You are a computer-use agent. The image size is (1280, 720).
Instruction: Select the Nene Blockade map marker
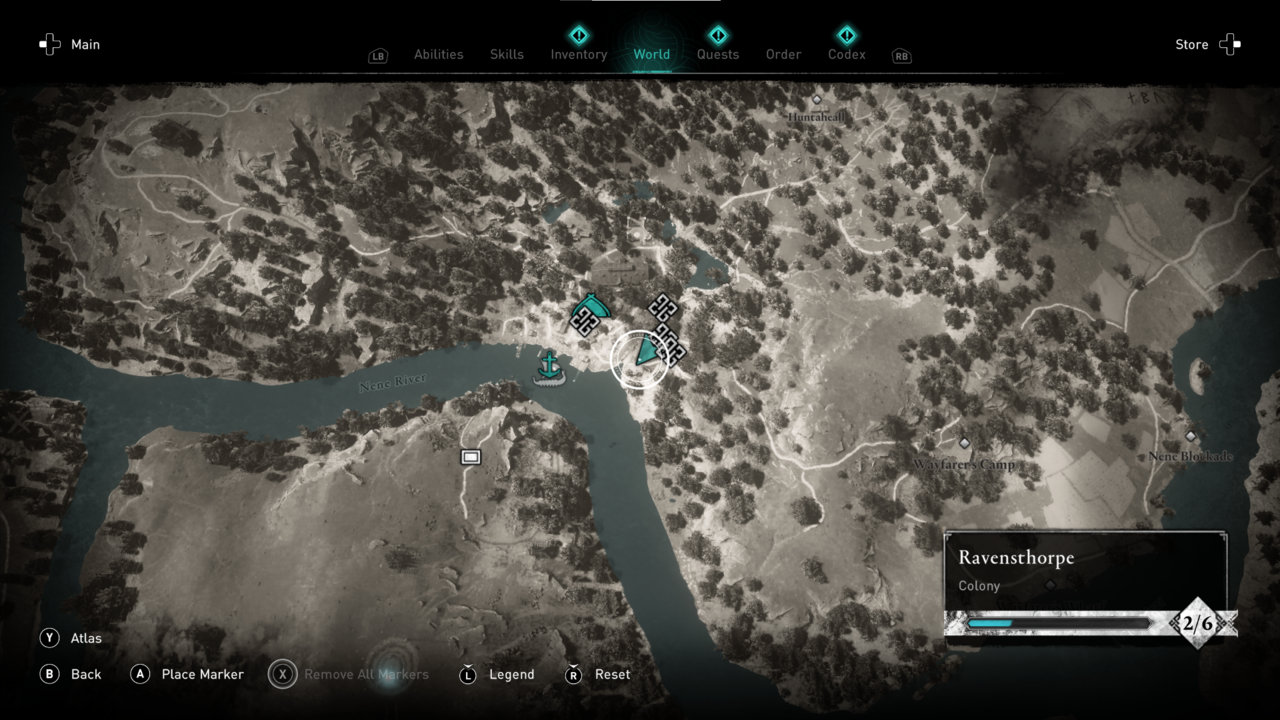[1190, 437]
